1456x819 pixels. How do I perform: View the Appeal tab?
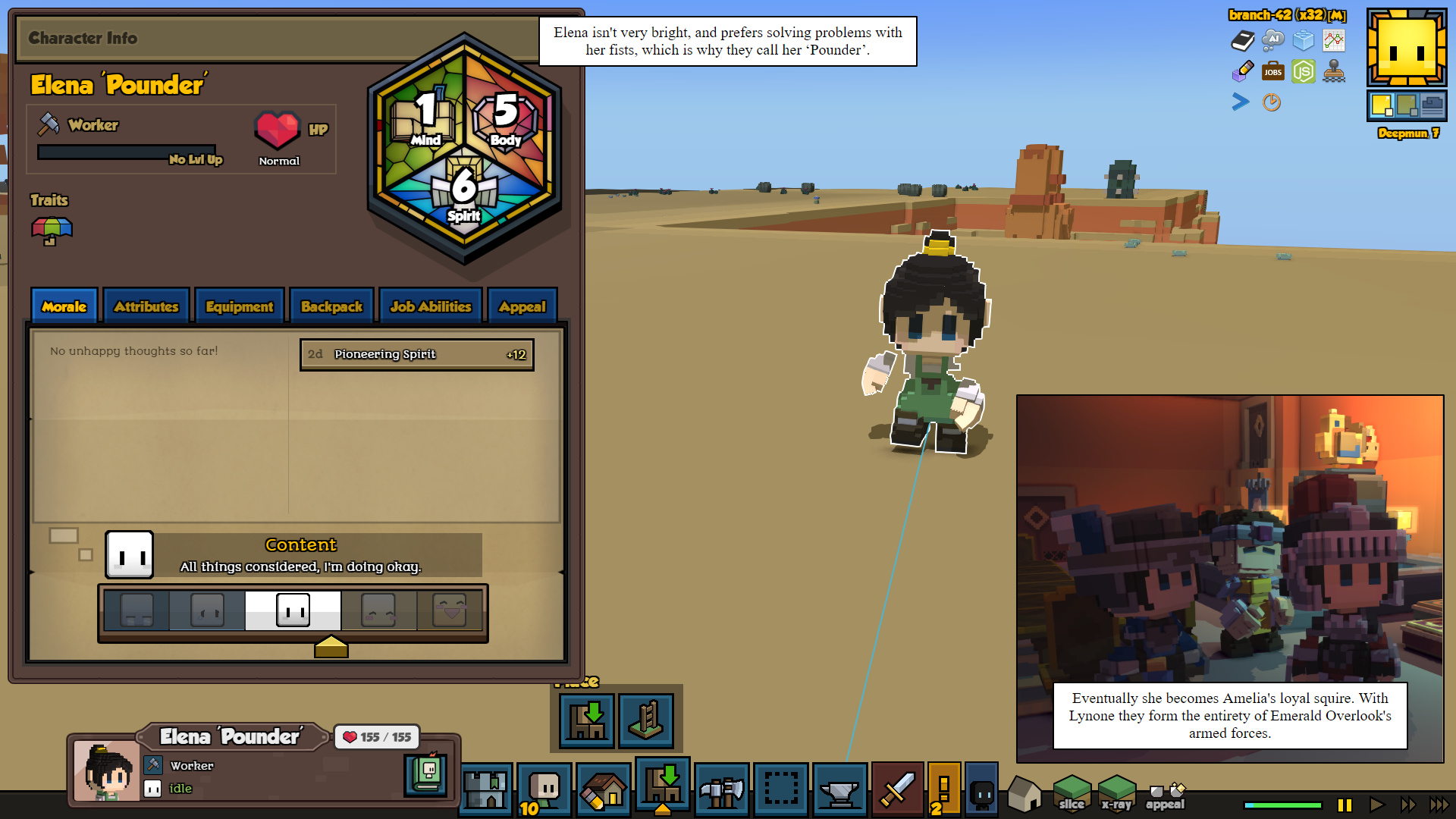(522, 306)
